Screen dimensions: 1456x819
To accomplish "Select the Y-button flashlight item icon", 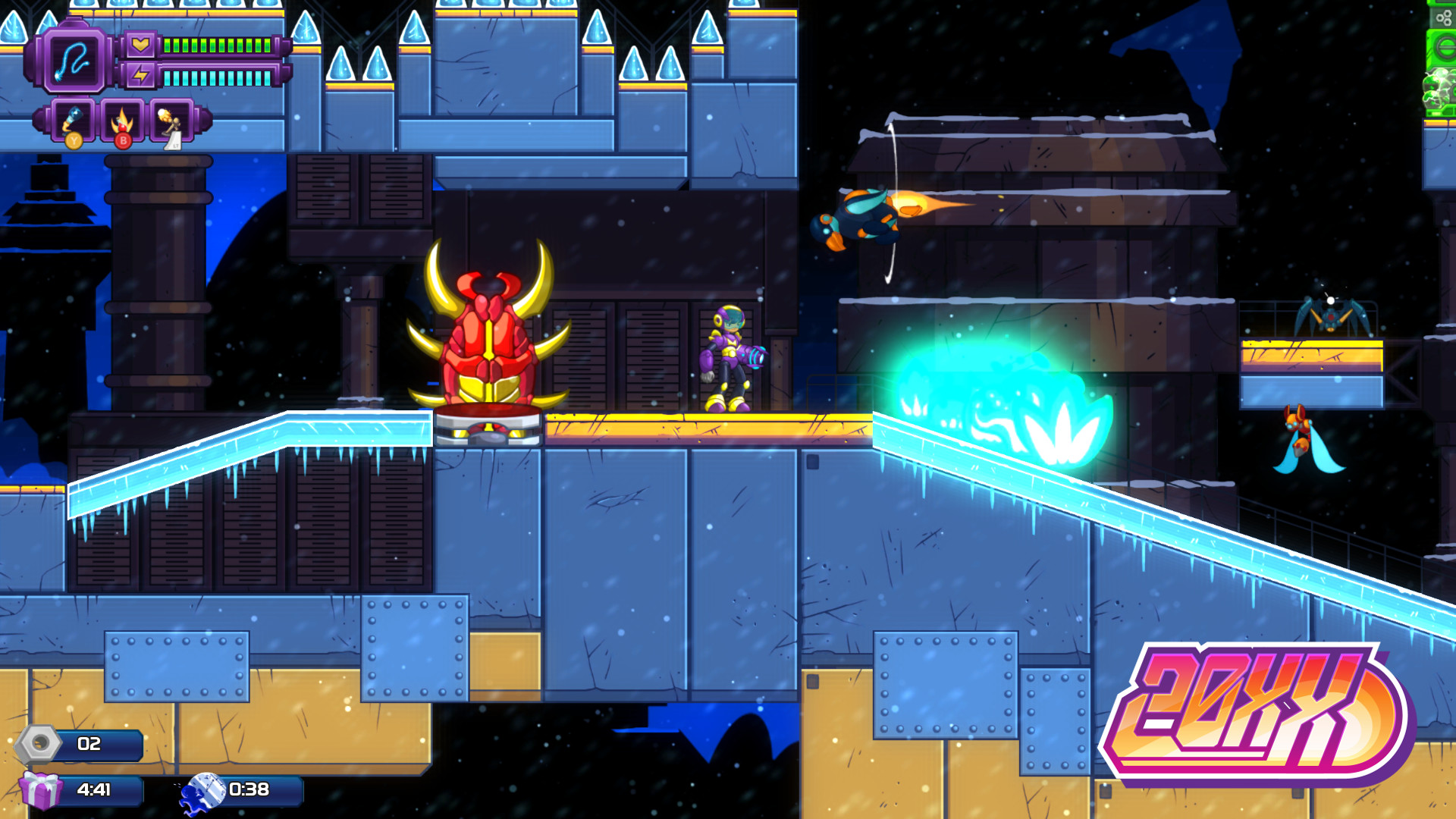I will point(73,121).
